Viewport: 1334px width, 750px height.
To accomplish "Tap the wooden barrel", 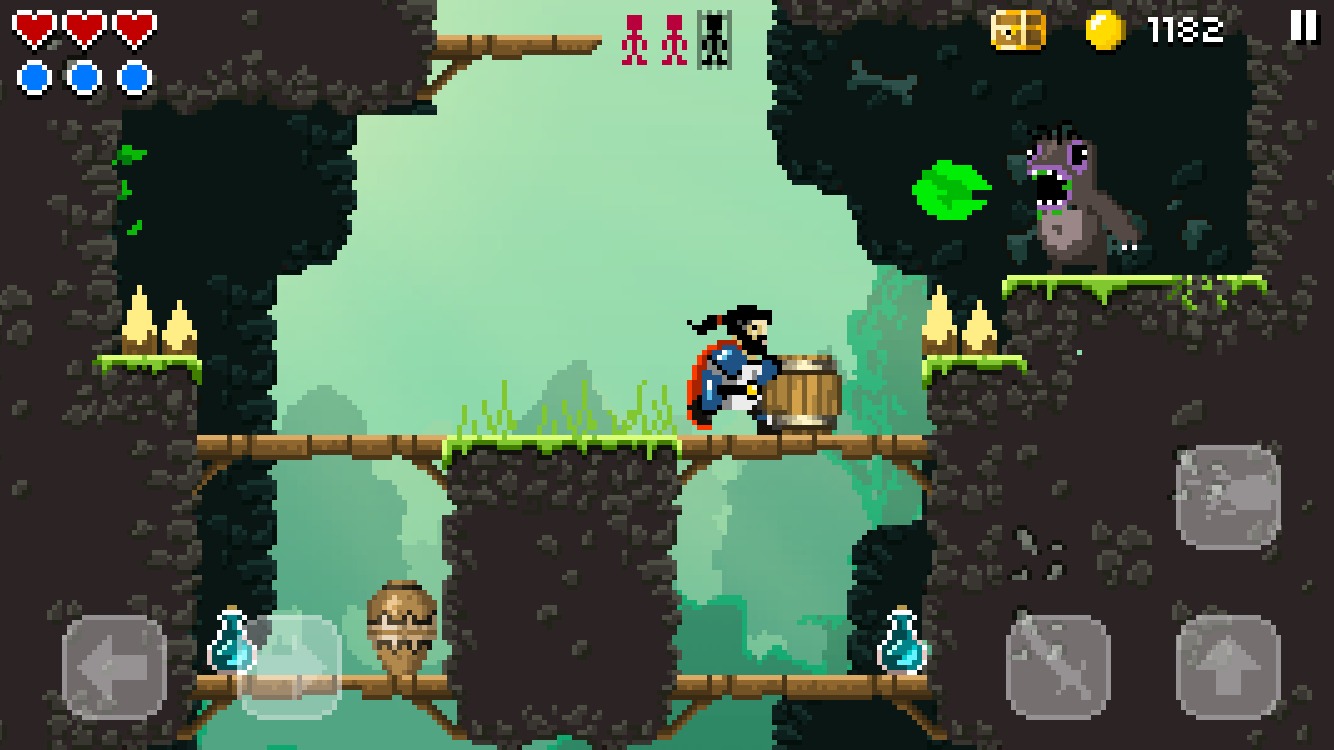I will [805, 390].
